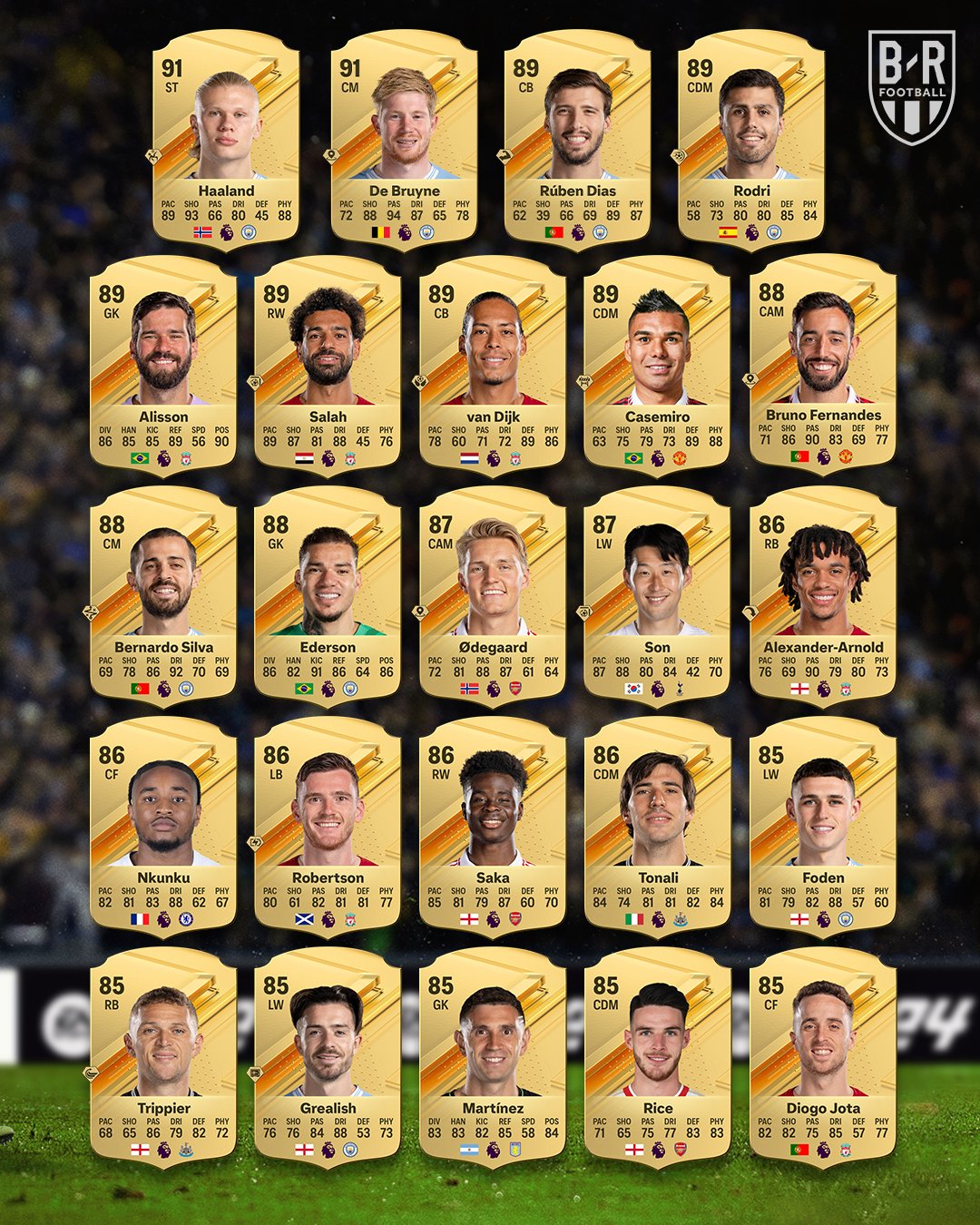Viewport: 980px width, 1225px height.
Task: Choose the Bernardo Silva card
Action: click(163, 594)
